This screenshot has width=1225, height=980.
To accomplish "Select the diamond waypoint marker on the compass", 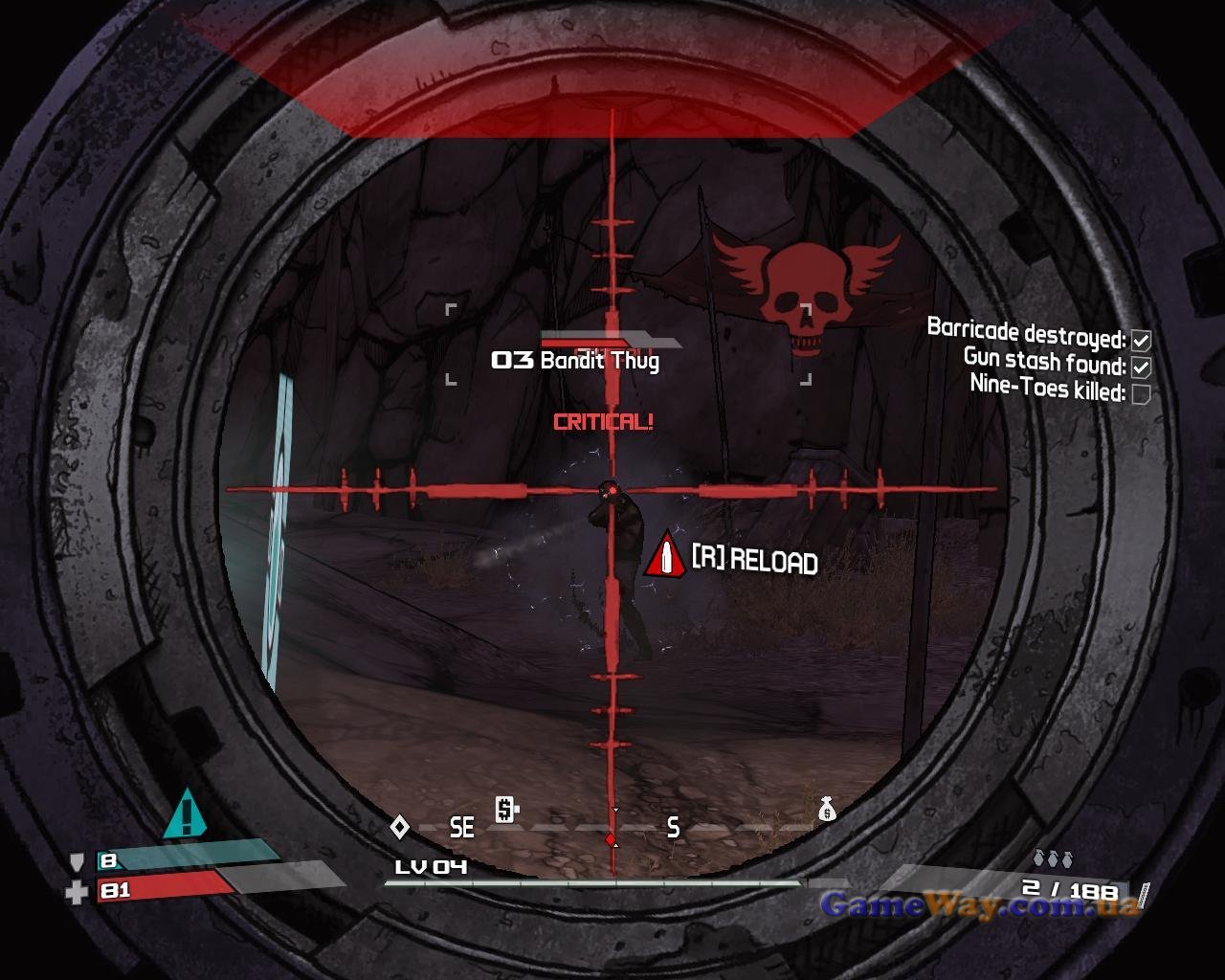I will [x=399, y=826].
